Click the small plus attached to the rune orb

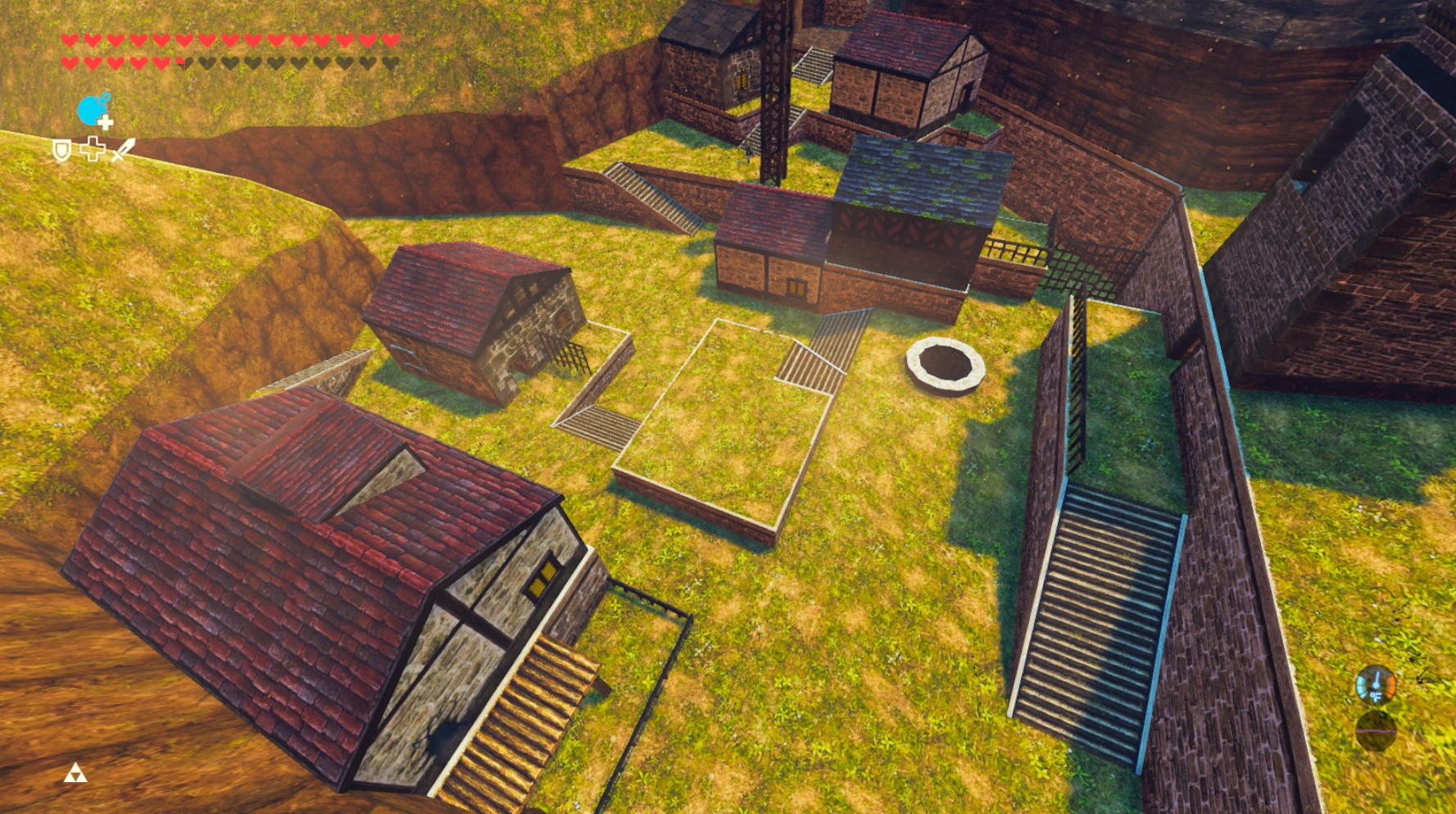click(107, 121)
